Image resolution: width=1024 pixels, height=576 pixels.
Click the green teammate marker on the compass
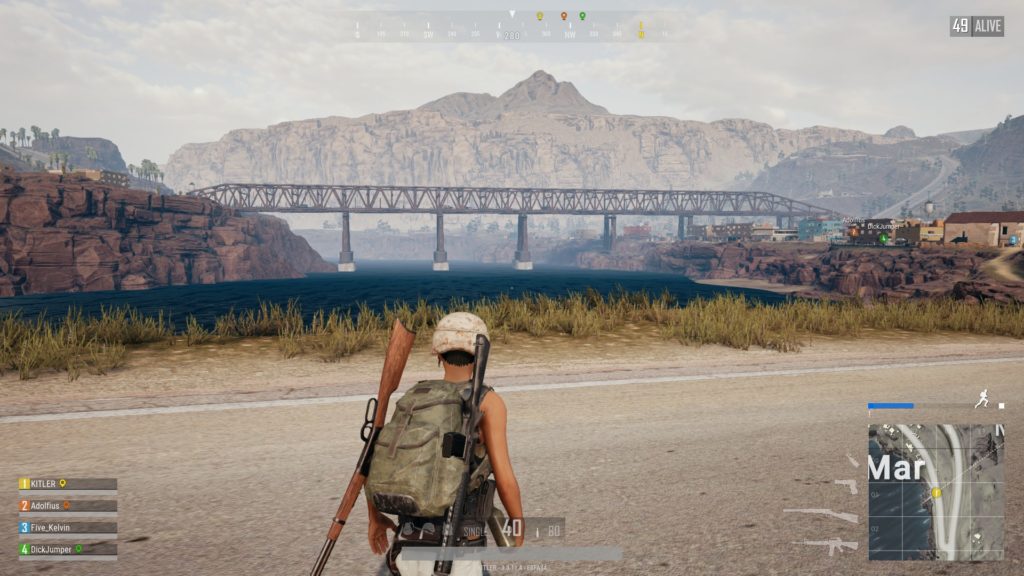[x=582, y=16]
